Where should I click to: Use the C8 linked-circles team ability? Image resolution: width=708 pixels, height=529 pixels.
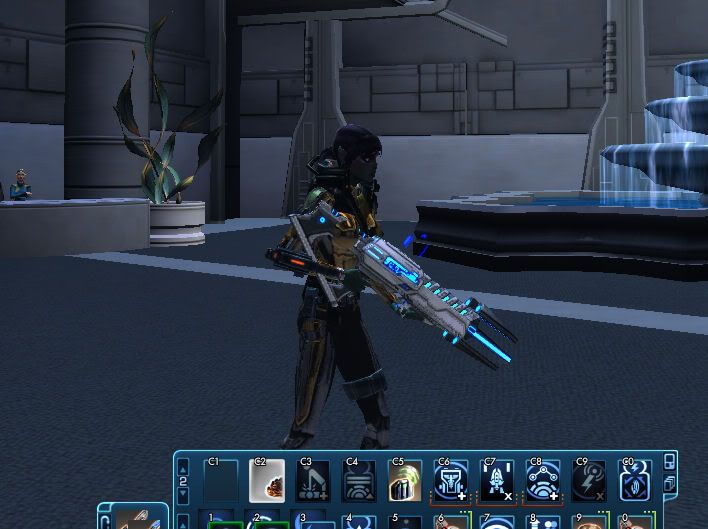pos(543,481)
